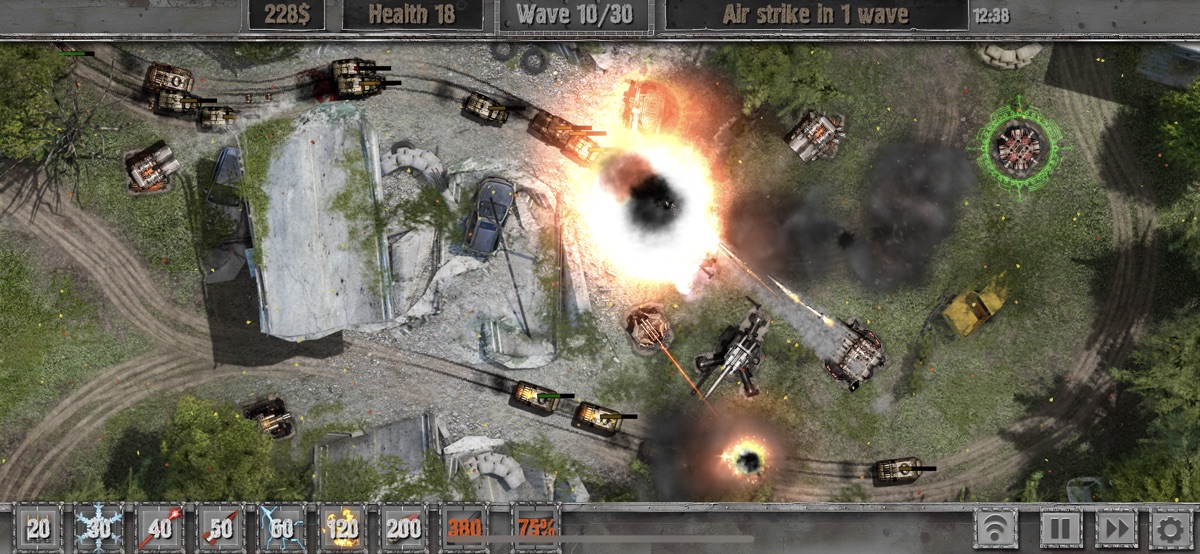Activate the radio signal wave button
1200x554 pixels.
997,528
